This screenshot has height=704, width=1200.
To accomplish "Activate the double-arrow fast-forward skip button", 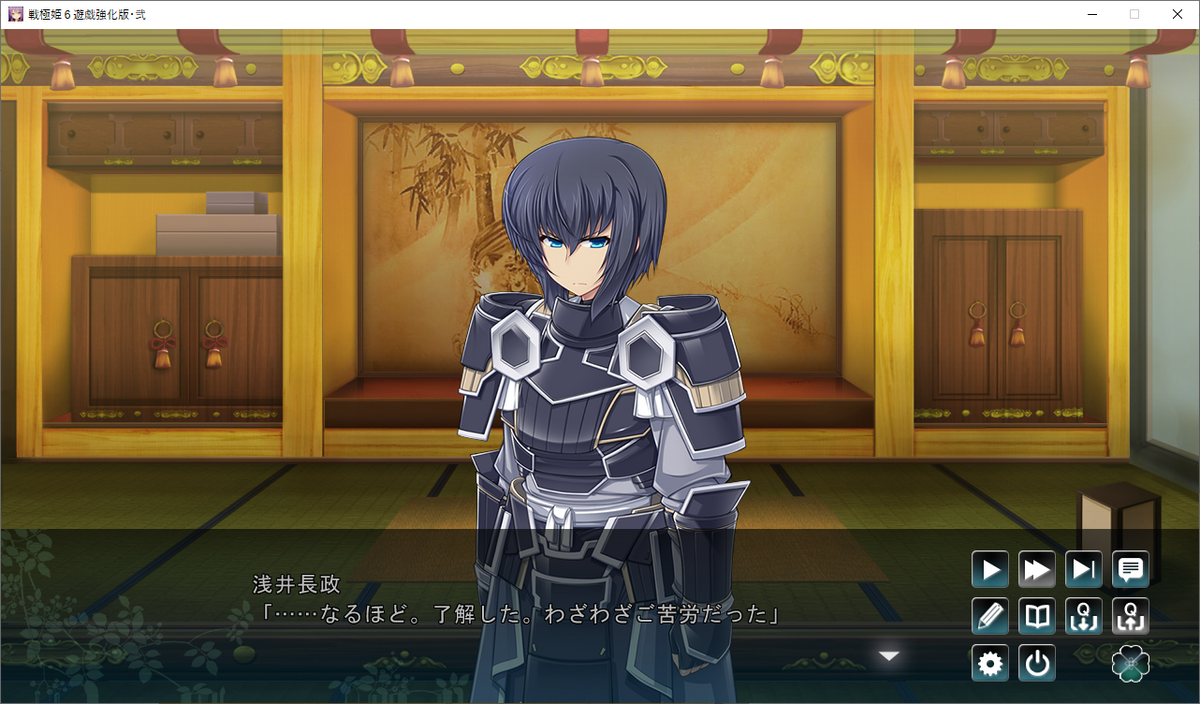I will [1037, 570].
